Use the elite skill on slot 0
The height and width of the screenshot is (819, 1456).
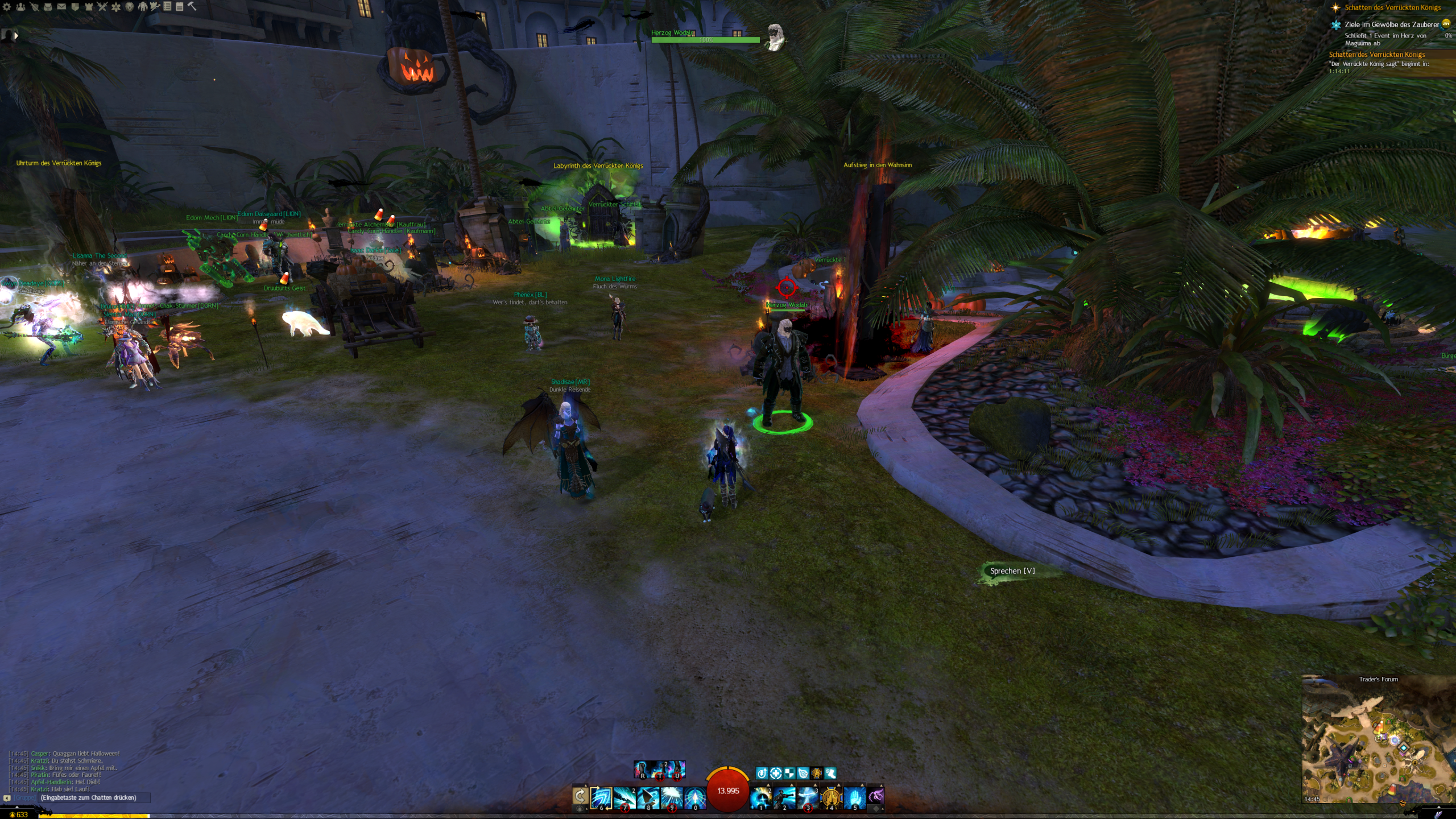(695, 797)
